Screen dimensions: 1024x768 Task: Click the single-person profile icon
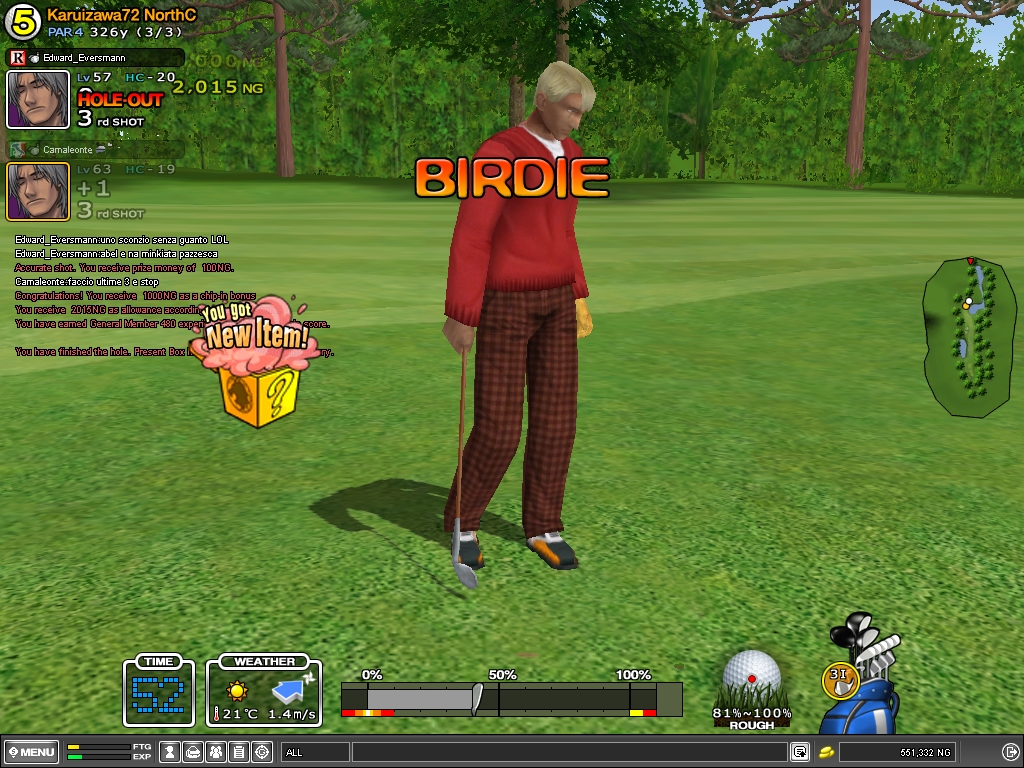click(171, 752)
